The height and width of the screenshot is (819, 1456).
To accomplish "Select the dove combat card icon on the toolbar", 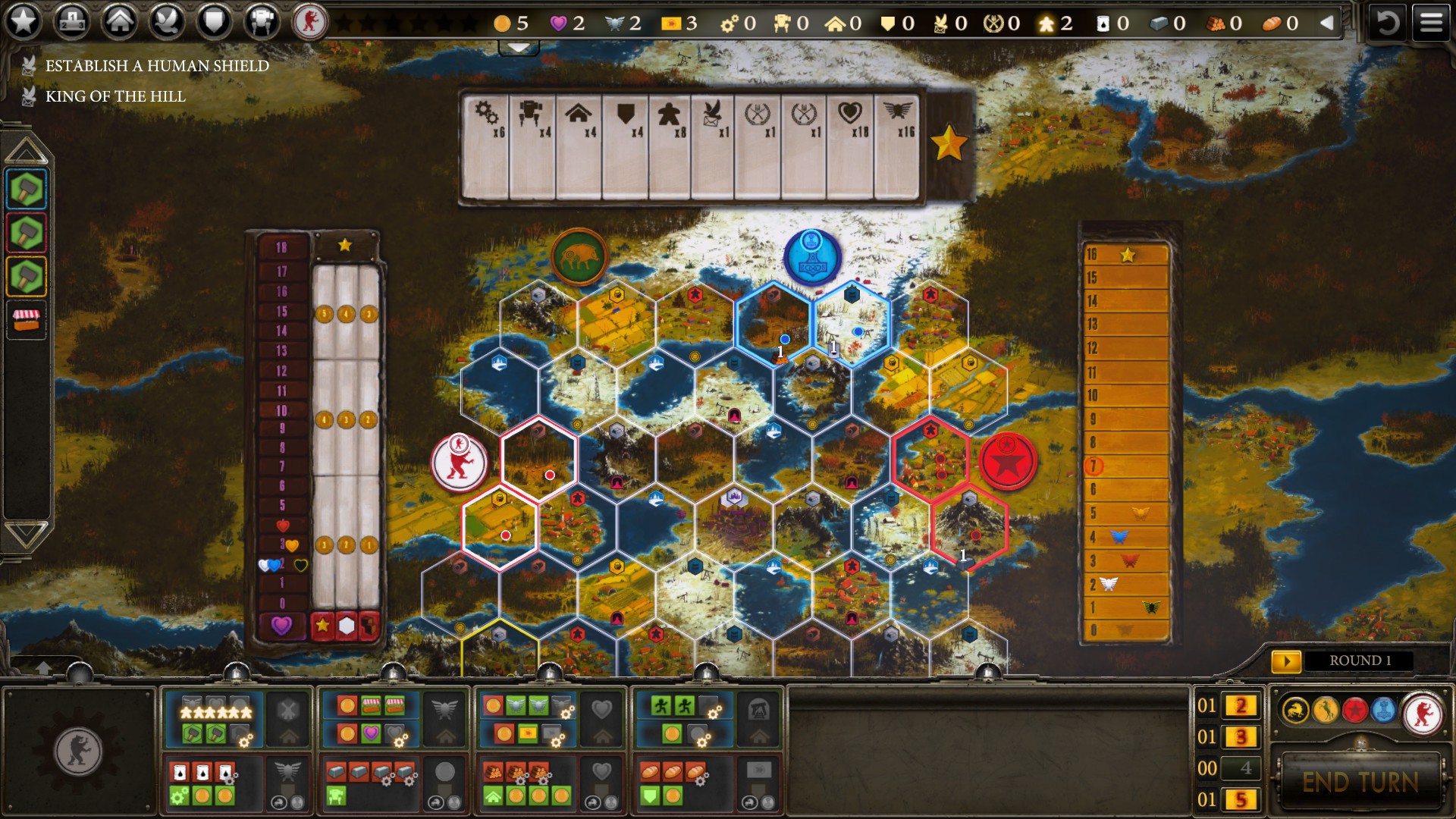I will [165, 22].
